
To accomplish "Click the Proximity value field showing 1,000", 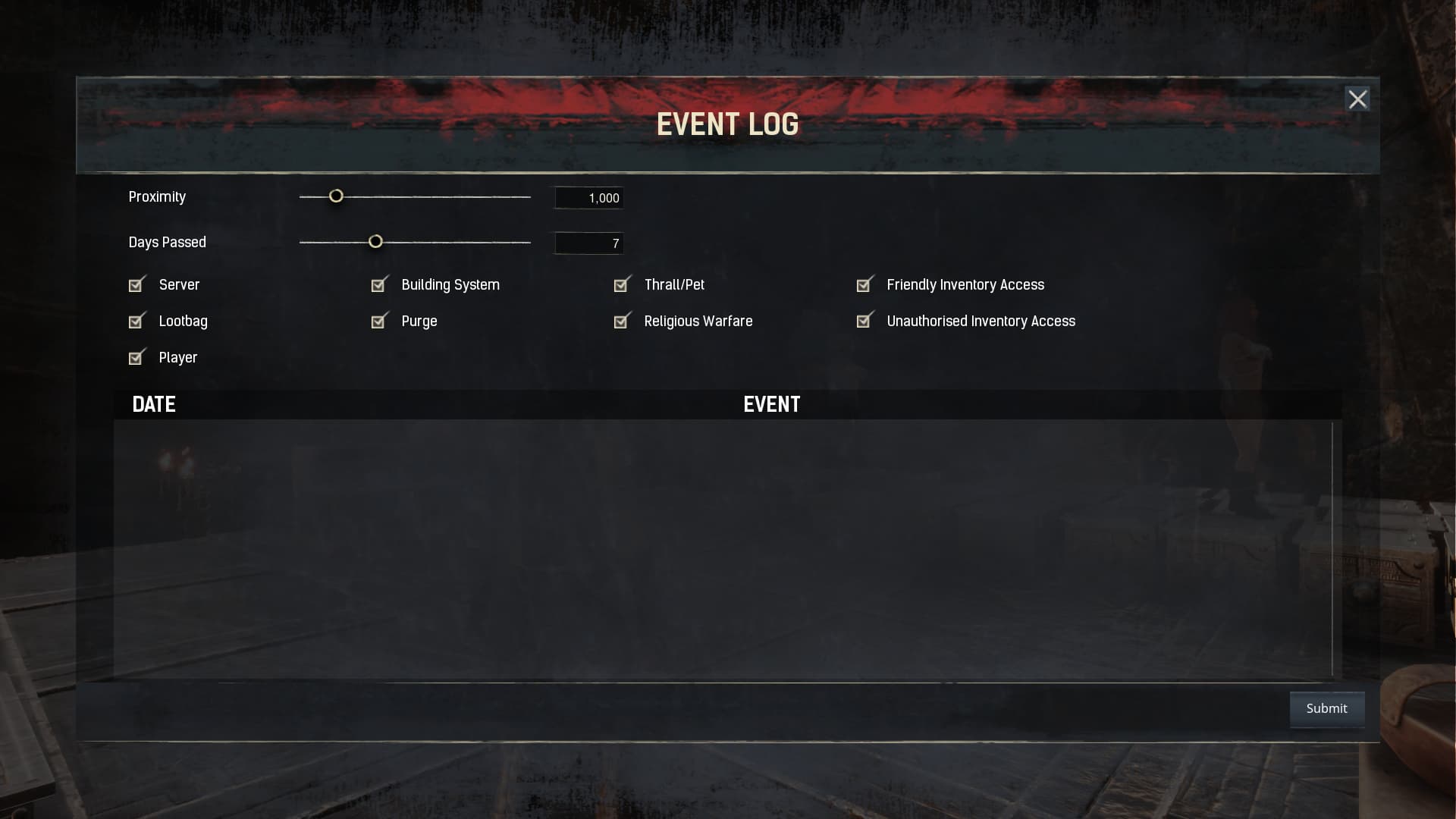I will [x=588, y=197].
